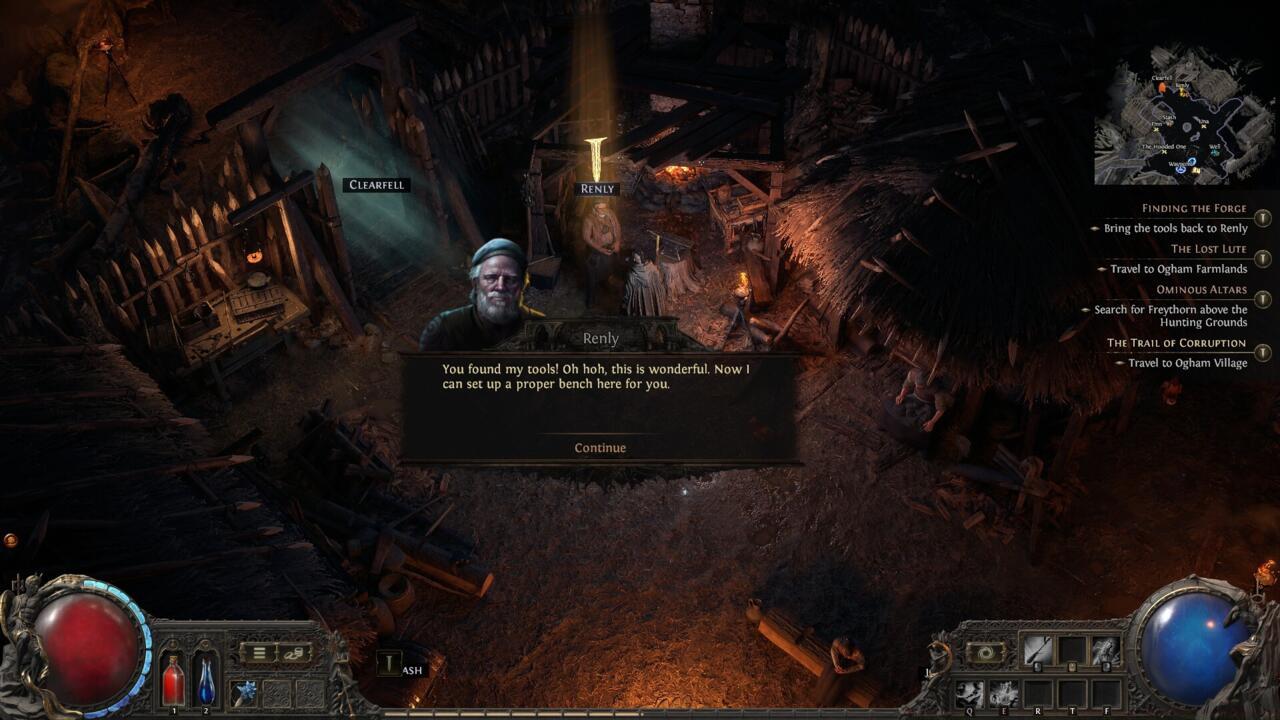
Task: Open the hamburger game menu icon
Action: point(258,652)
